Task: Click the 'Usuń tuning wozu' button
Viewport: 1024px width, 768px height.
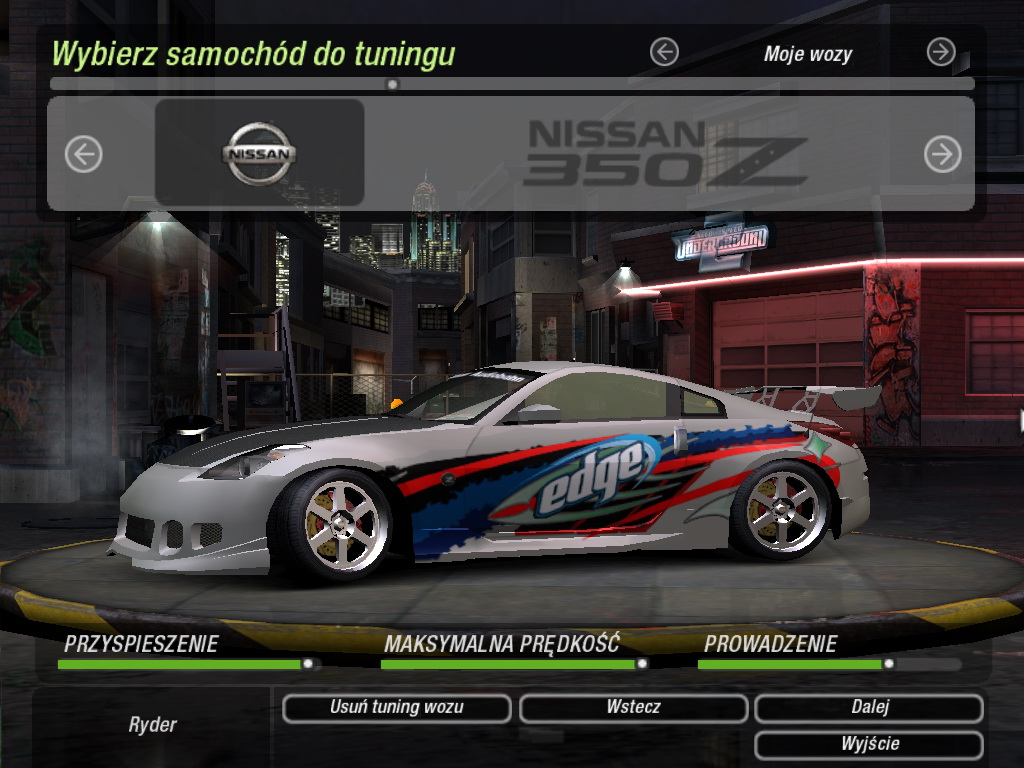Action: (397, 708)
